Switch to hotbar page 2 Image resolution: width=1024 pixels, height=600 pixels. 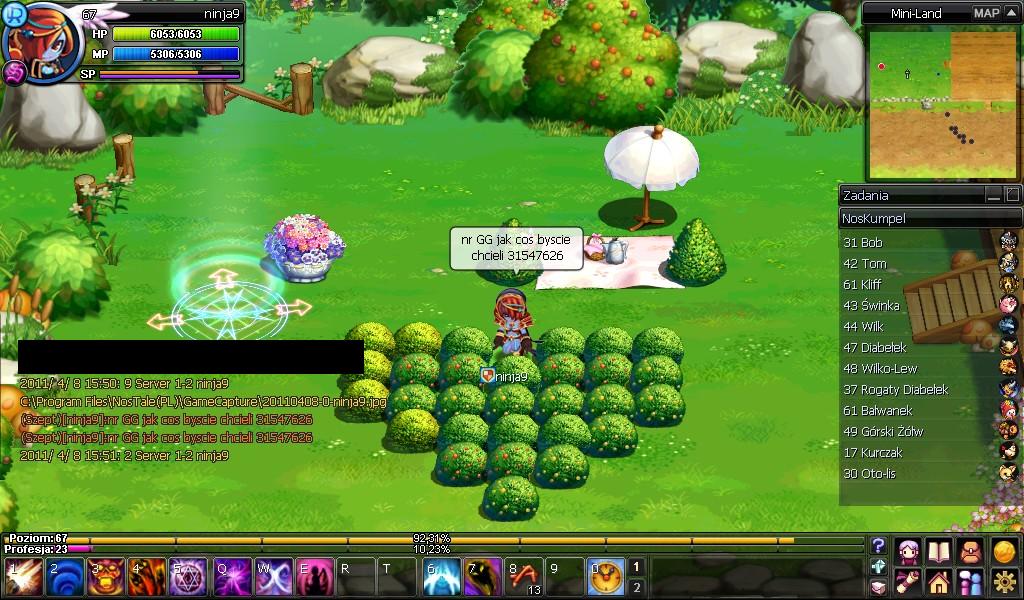point(636,587)
